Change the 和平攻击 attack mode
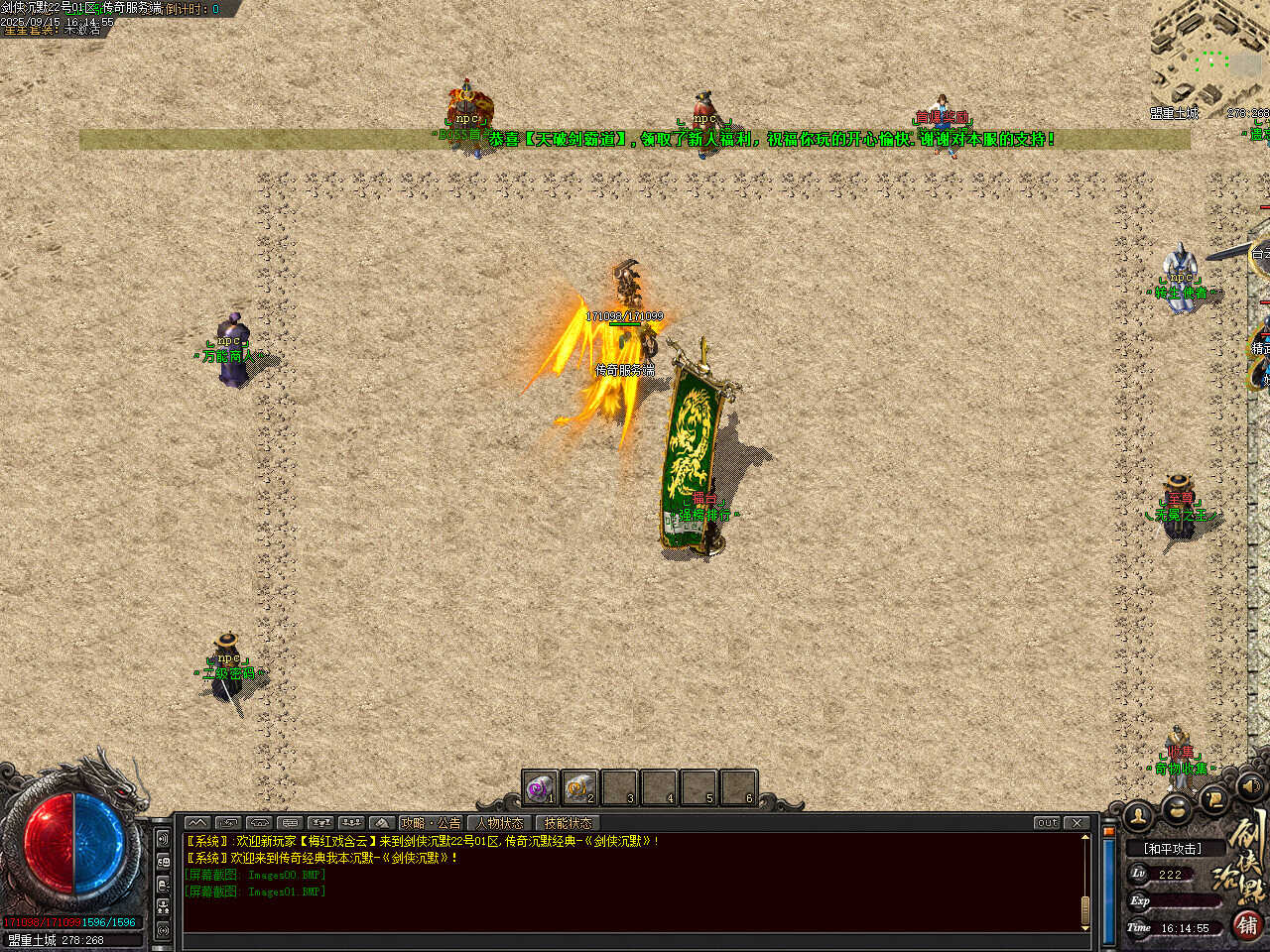Viewport: 1270px width, 952px height. click(1172, 849)
